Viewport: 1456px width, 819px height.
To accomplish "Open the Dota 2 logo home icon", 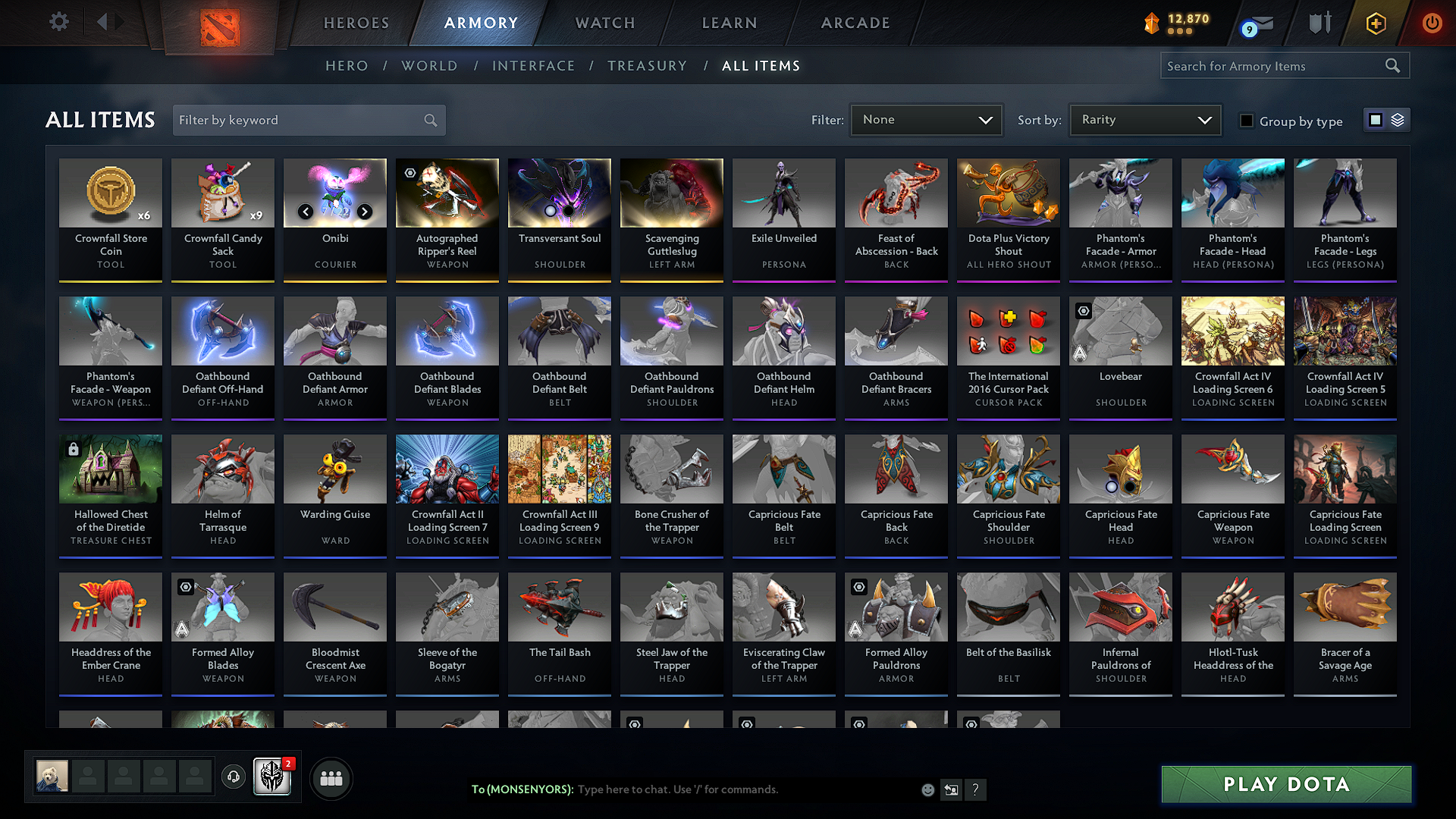I will coord(220,23).
